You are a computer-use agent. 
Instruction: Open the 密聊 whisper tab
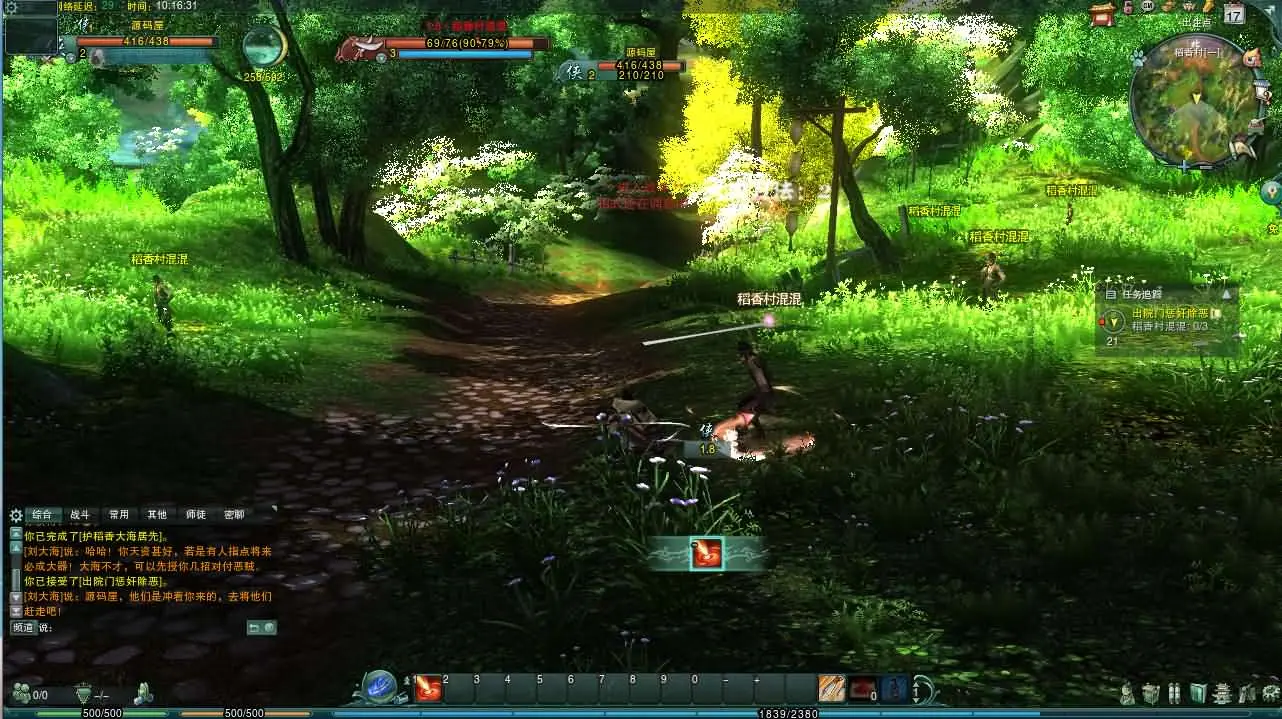click(x=234, y=515)
